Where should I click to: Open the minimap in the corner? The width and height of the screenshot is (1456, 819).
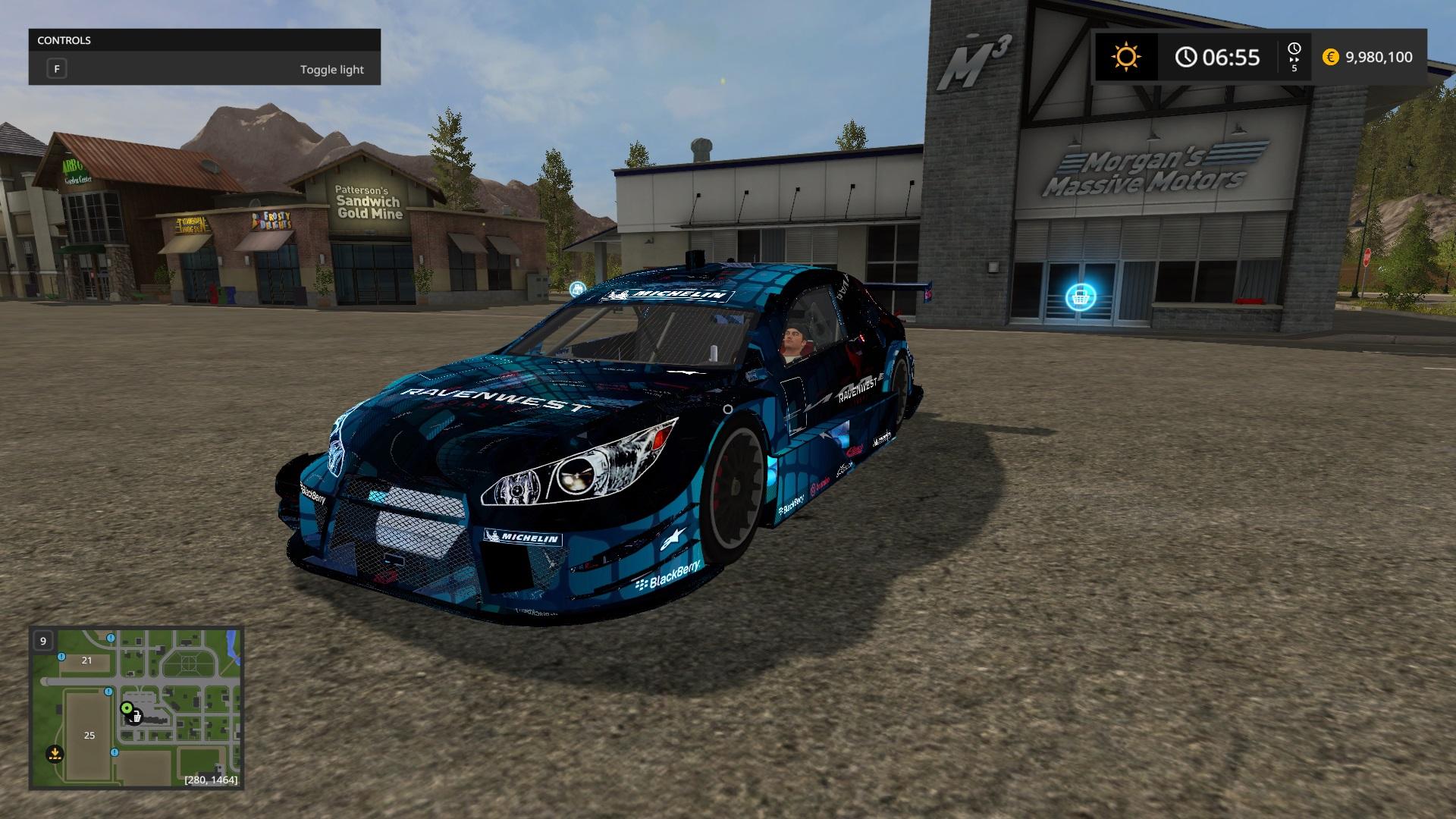pos(136,708)
